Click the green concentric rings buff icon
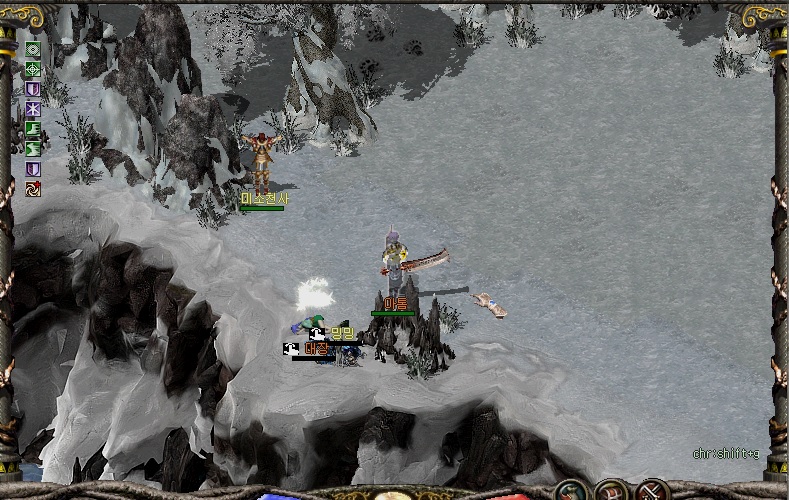The width and height of the screenshot is (789, 500). [33, 50]
